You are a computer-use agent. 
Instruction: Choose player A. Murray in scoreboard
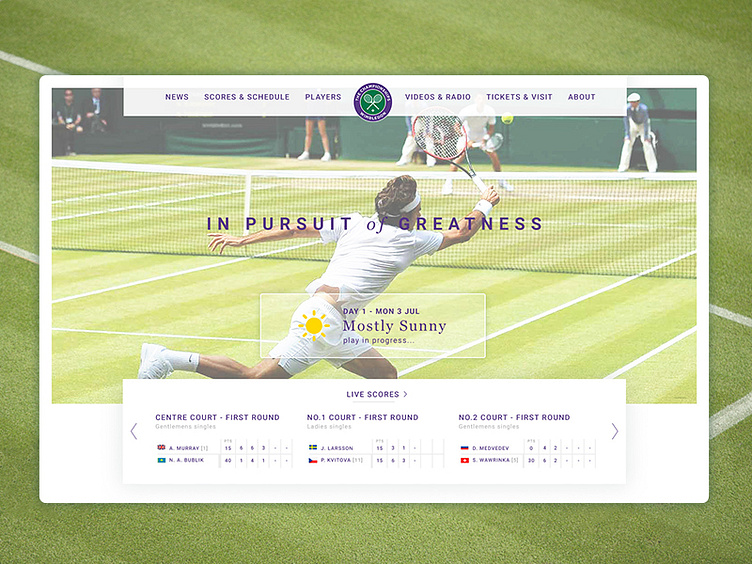(187, 448)
